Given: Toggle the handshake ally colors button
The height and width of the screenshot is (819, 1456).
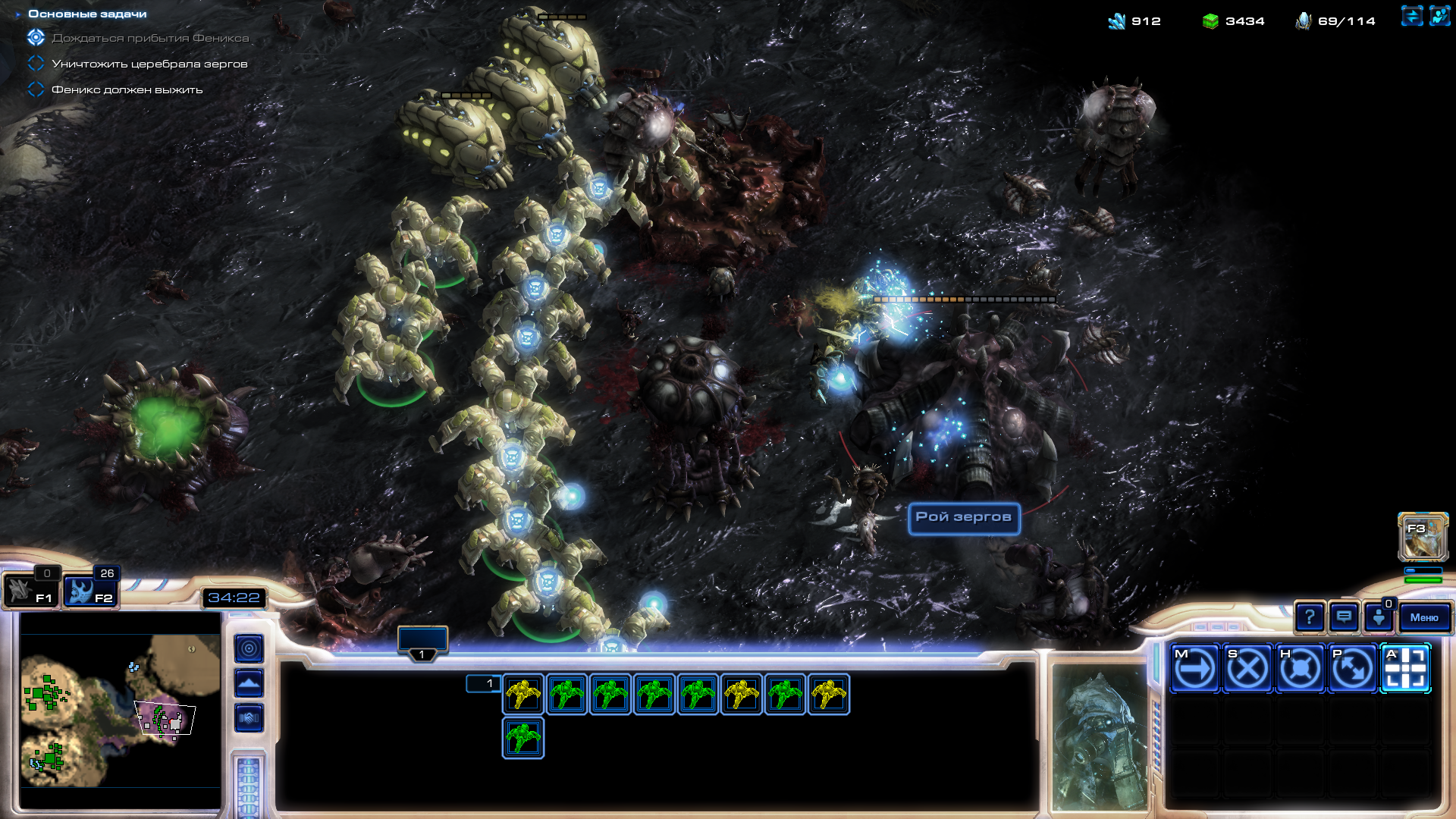Looking at the screenshot, I should click(249, 717).
